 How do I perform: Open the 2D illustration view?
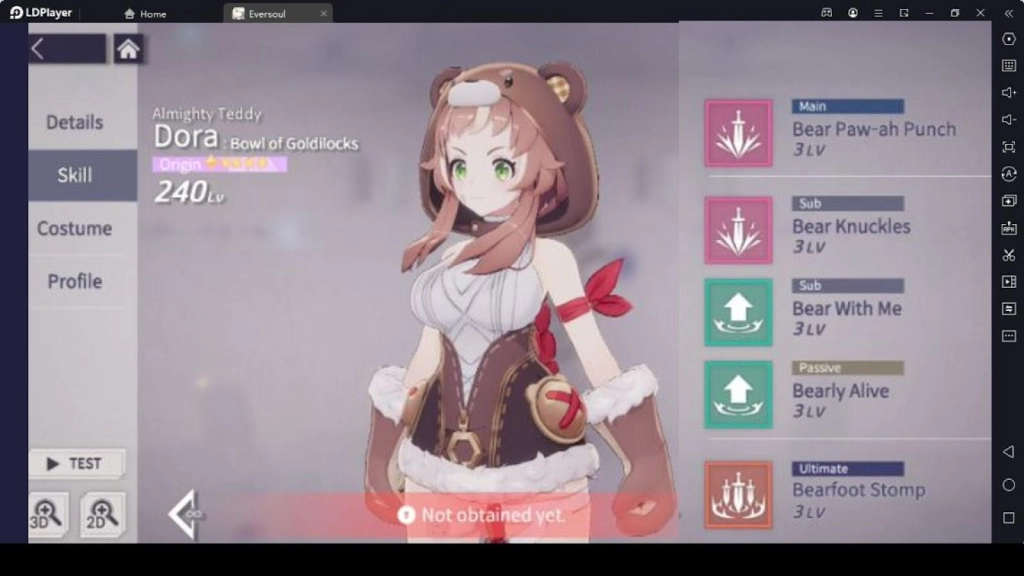(103, 512)
